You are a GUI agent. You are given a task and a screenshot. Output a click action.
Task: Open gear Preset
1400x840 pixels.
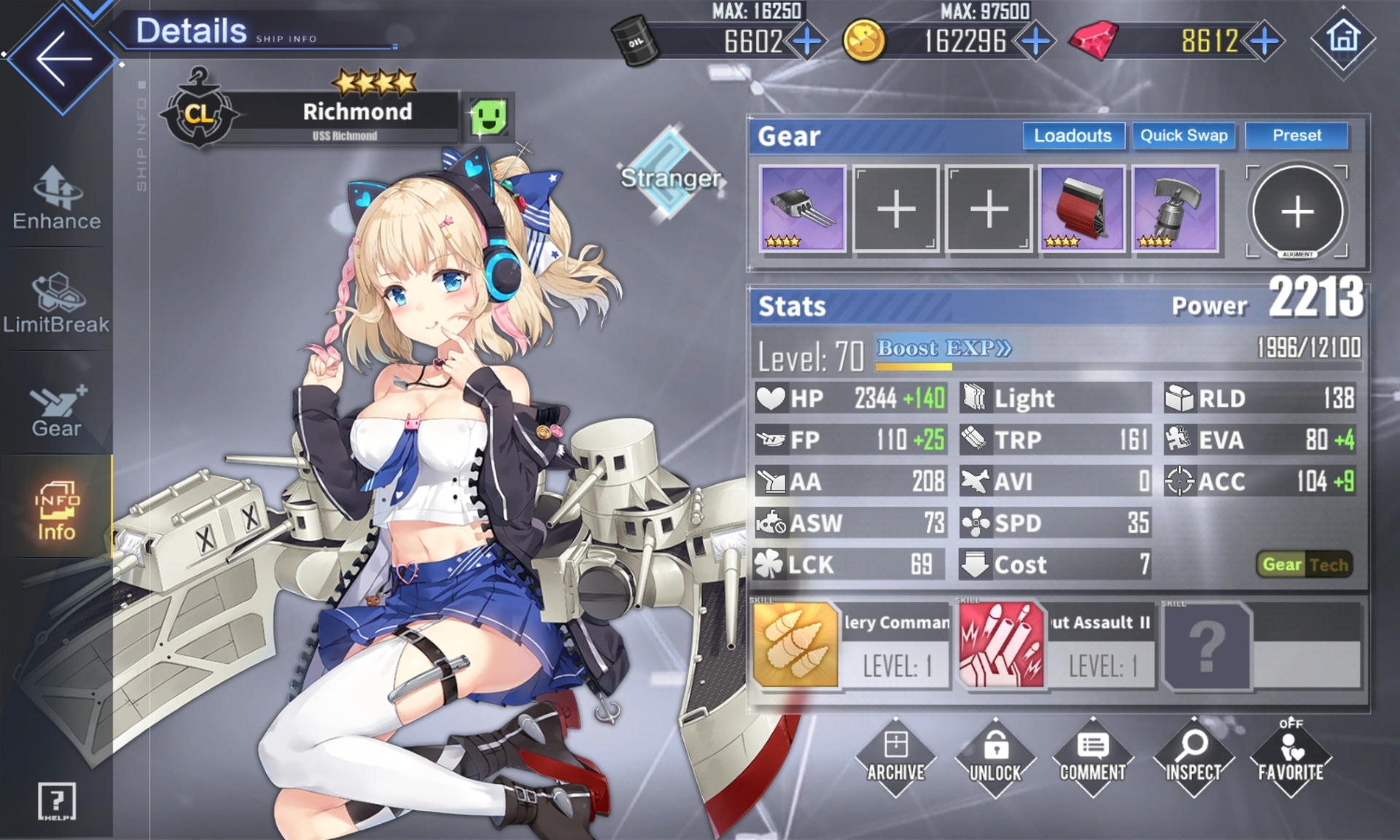[1296, 136]
